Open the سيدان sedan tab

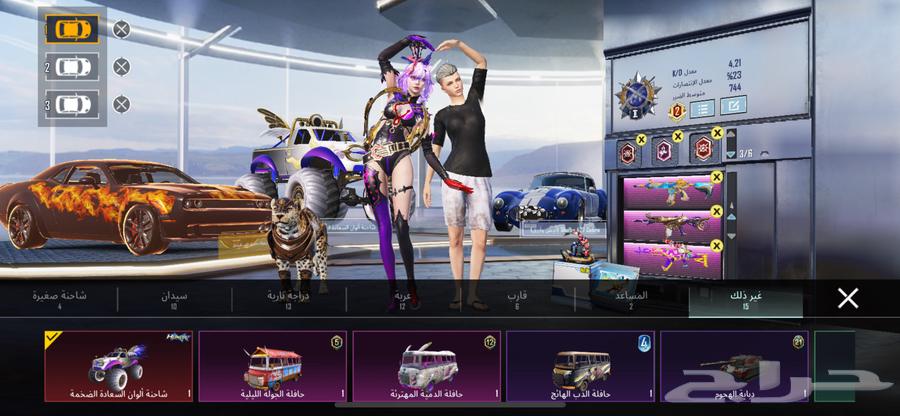pyautogui.click(x=174, y=300)
